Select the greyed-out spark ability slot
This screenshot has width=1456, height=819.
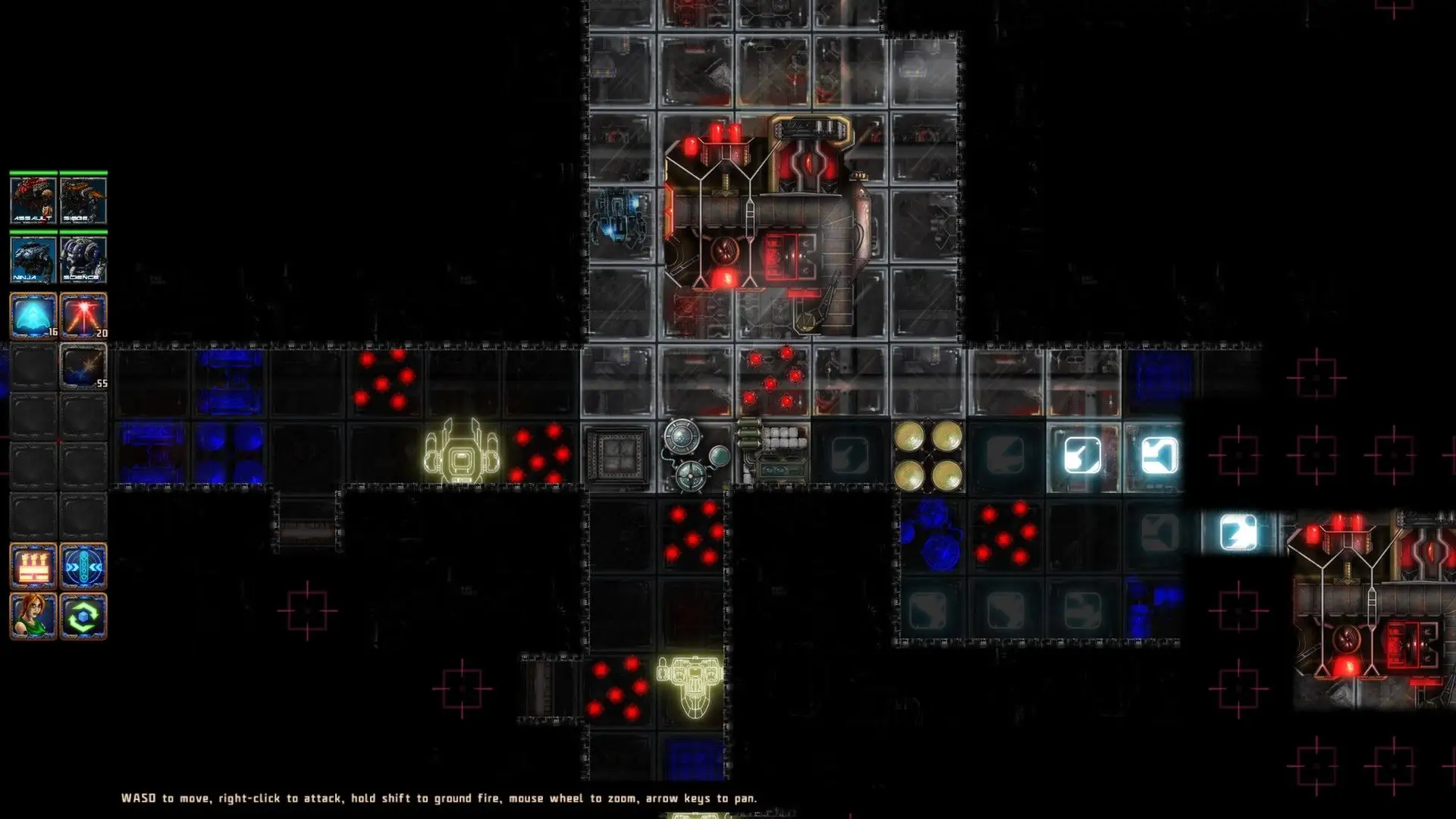(83, 366)
